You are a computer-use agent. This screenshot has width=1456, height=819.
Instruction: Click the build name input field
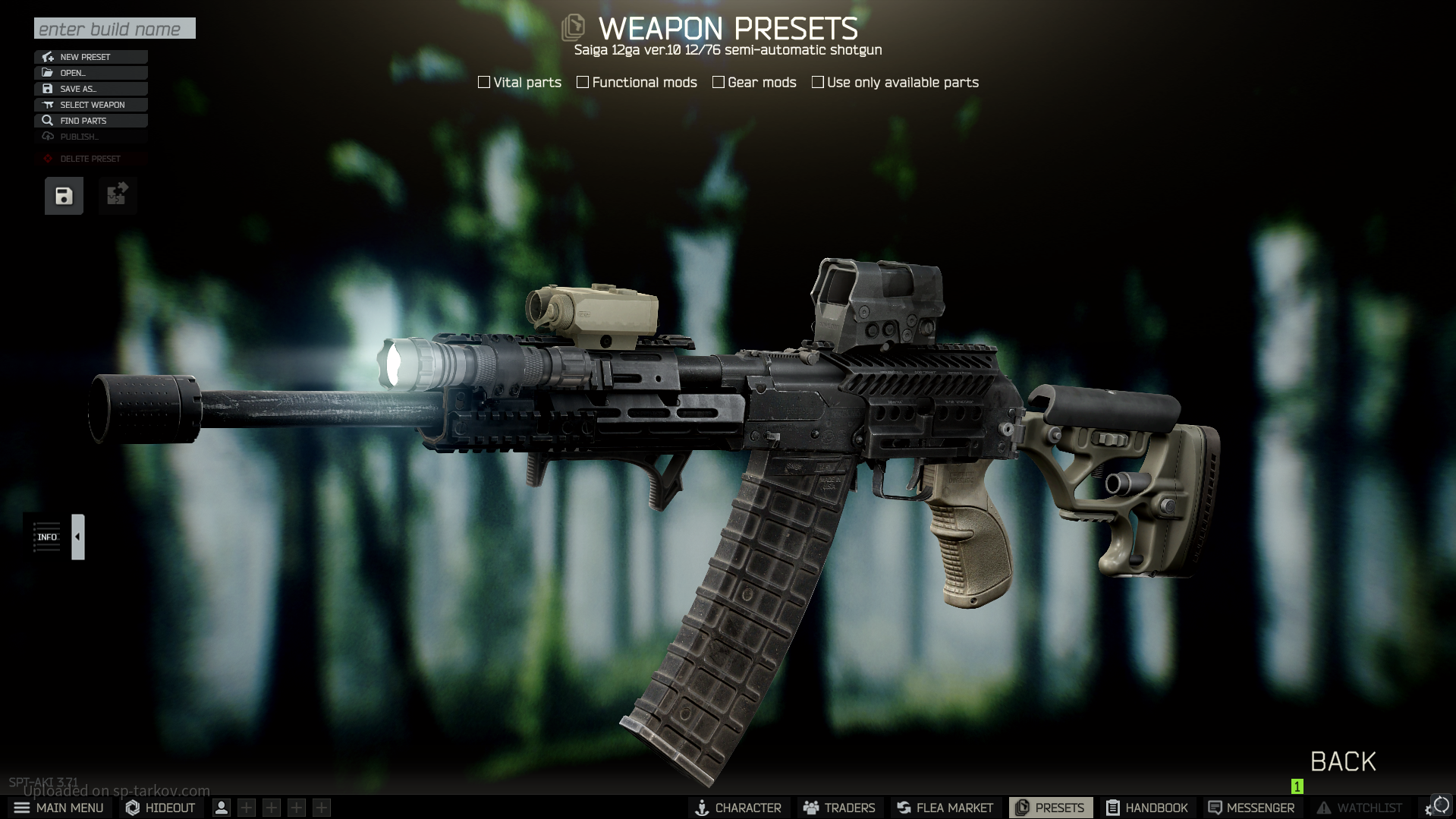[x=115, y=29]
